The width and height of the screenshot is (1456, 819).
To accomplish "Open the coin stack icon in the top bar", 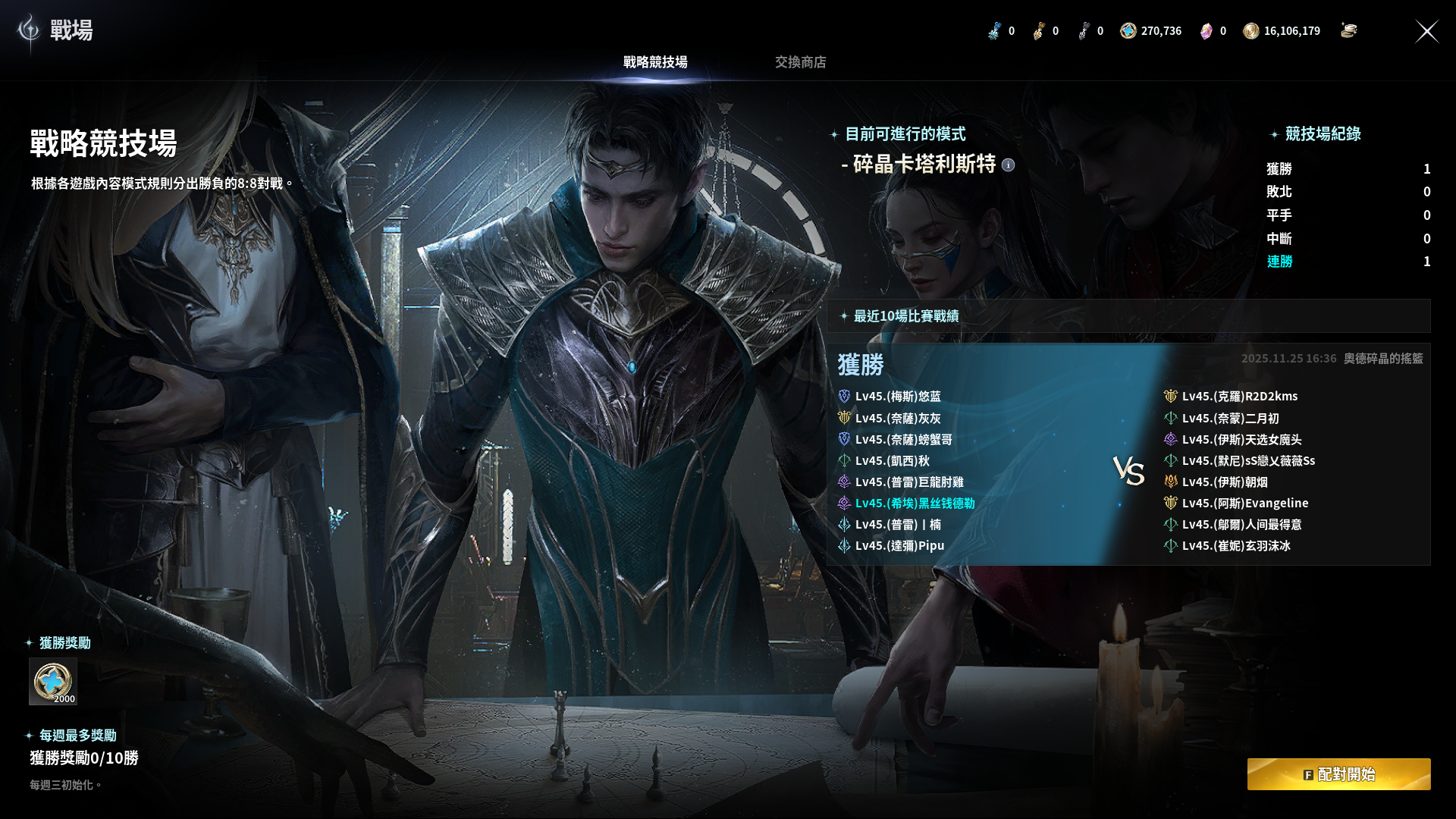I will pos(1348,30).
